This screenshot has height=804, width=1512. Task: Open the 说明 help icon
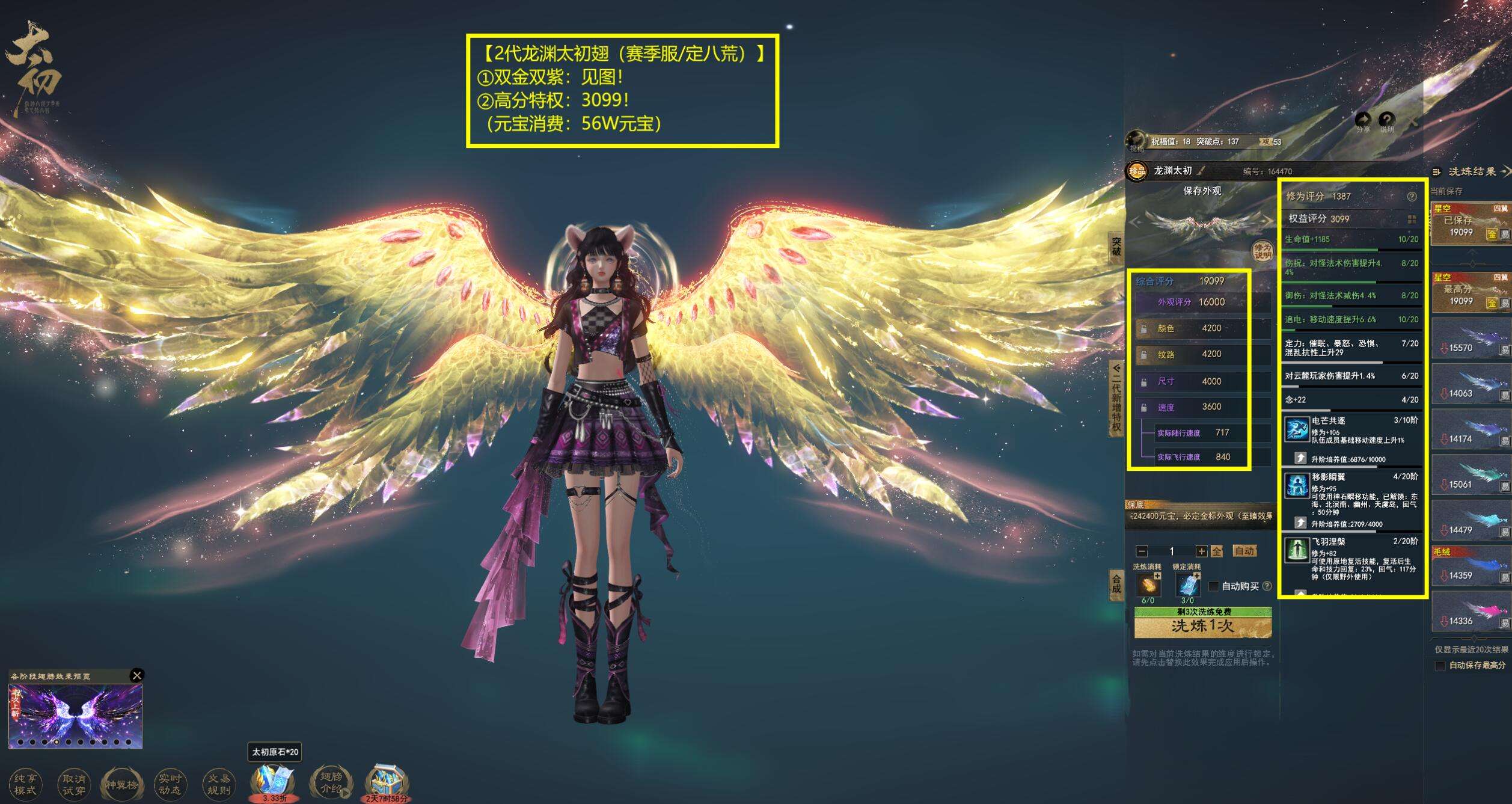coord(1386,120)
